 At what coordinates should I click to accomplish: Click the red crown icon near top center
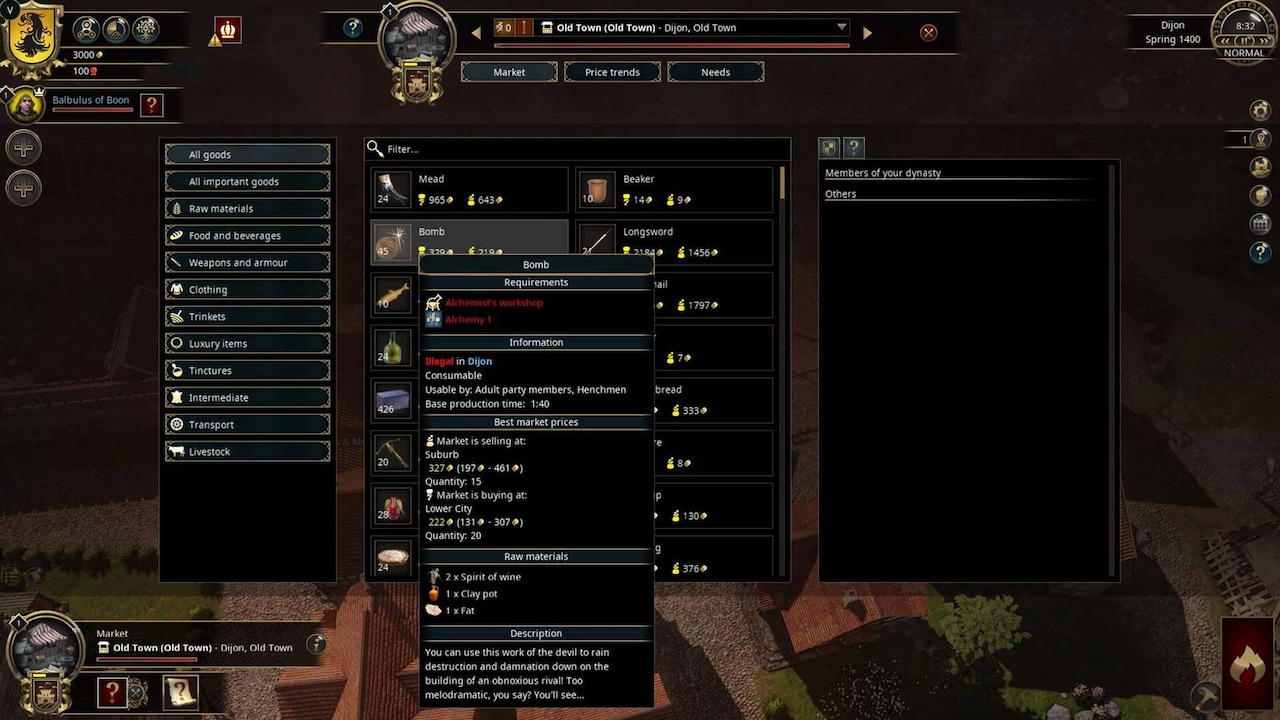(x=226, y=30)
